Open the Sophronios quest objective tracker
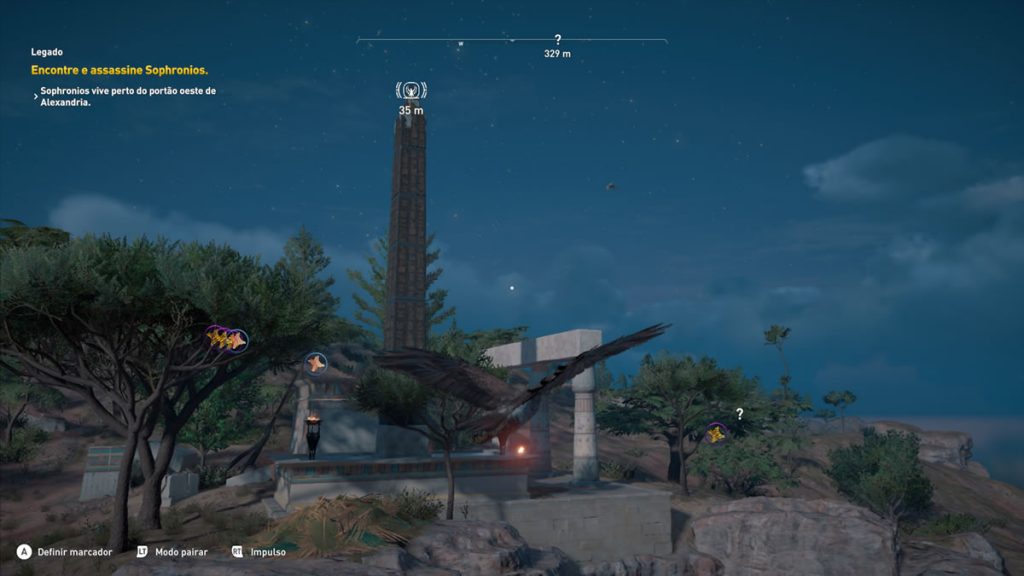 (x=119, y=70)
